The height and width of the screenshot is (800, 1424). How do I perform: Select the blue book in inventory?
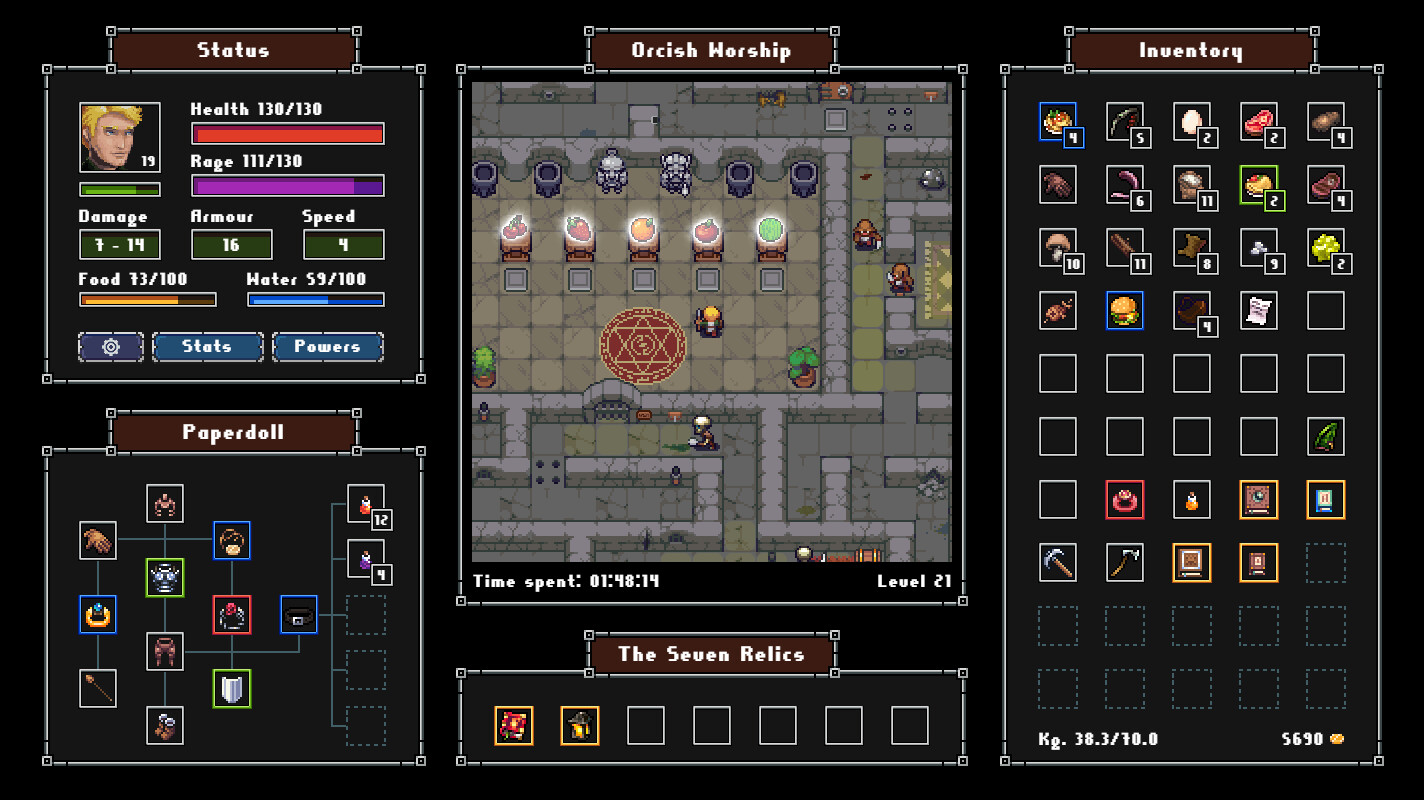[x=1326, y=499]
